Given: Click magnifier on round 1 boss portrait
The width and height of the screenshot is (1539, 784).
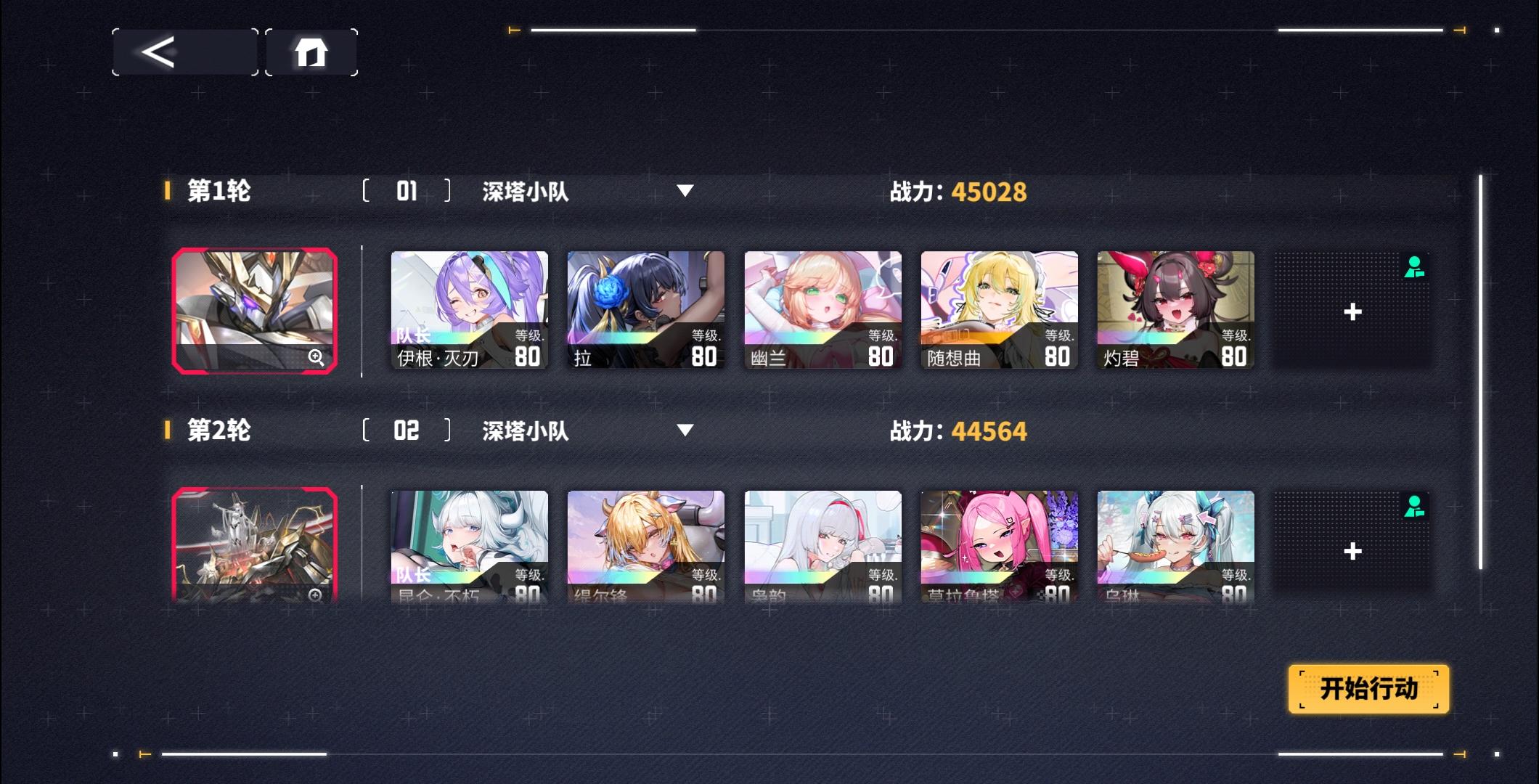Looking at the screenshot, I should click(x=315, y=357).
